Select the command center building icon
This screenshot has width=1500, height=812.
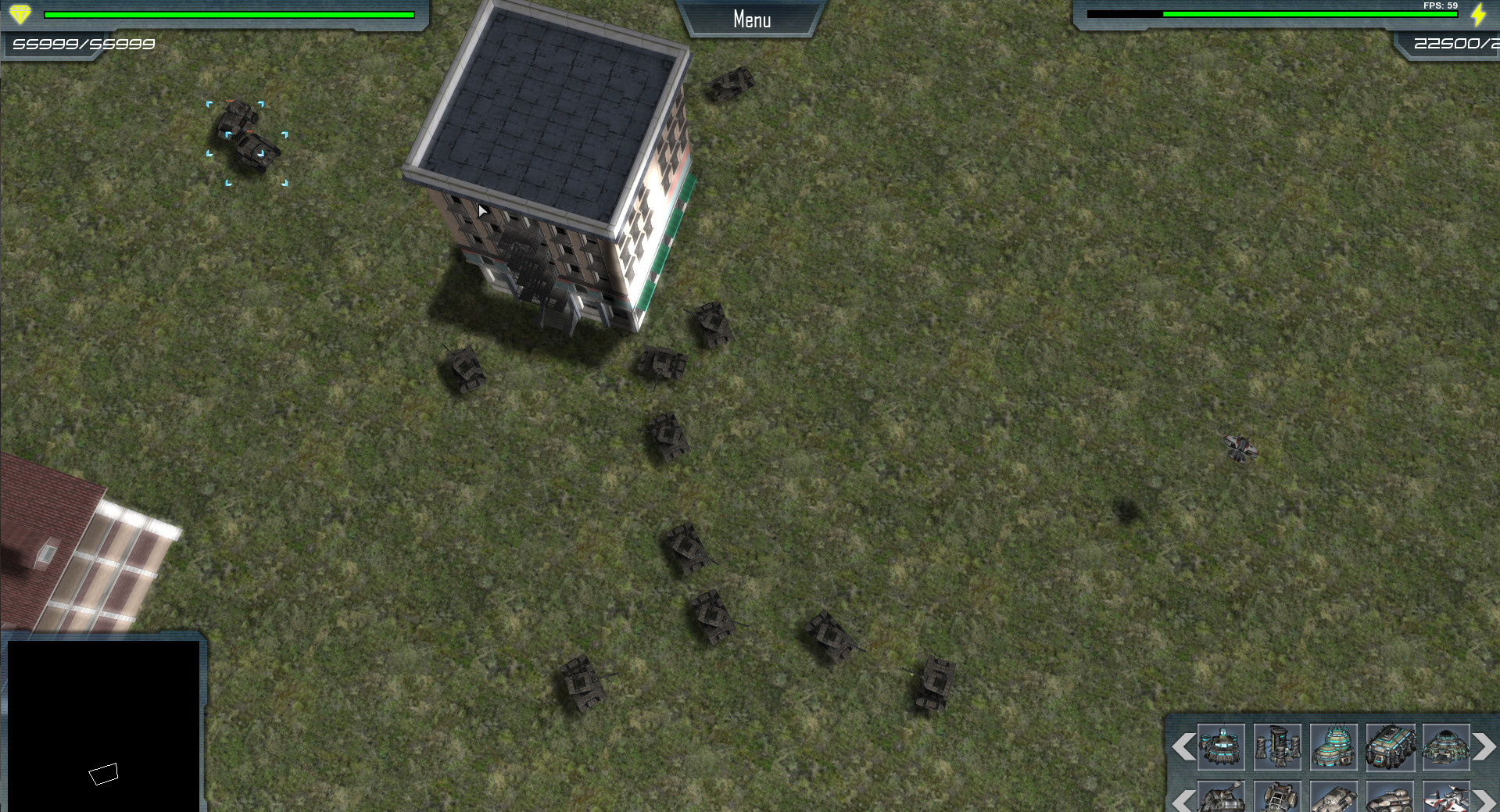1221,746
